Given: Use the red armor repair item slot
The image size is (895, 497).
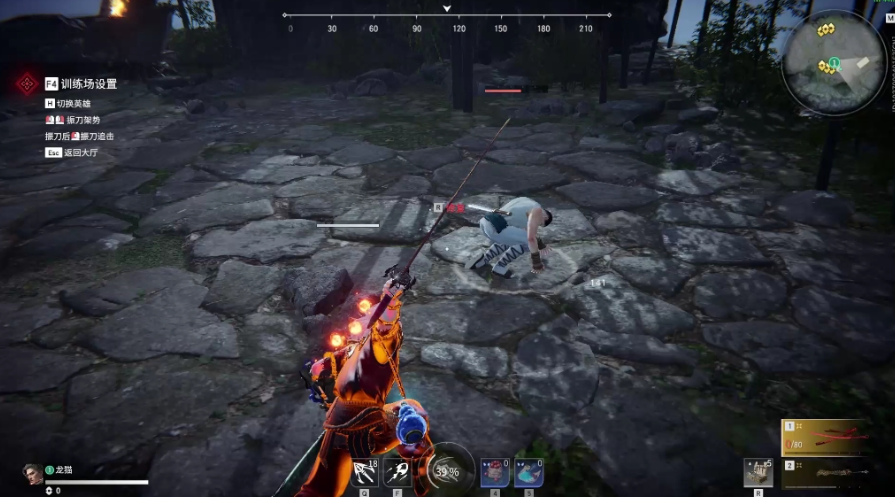Looking at the screenshot, I should (495, 471).
